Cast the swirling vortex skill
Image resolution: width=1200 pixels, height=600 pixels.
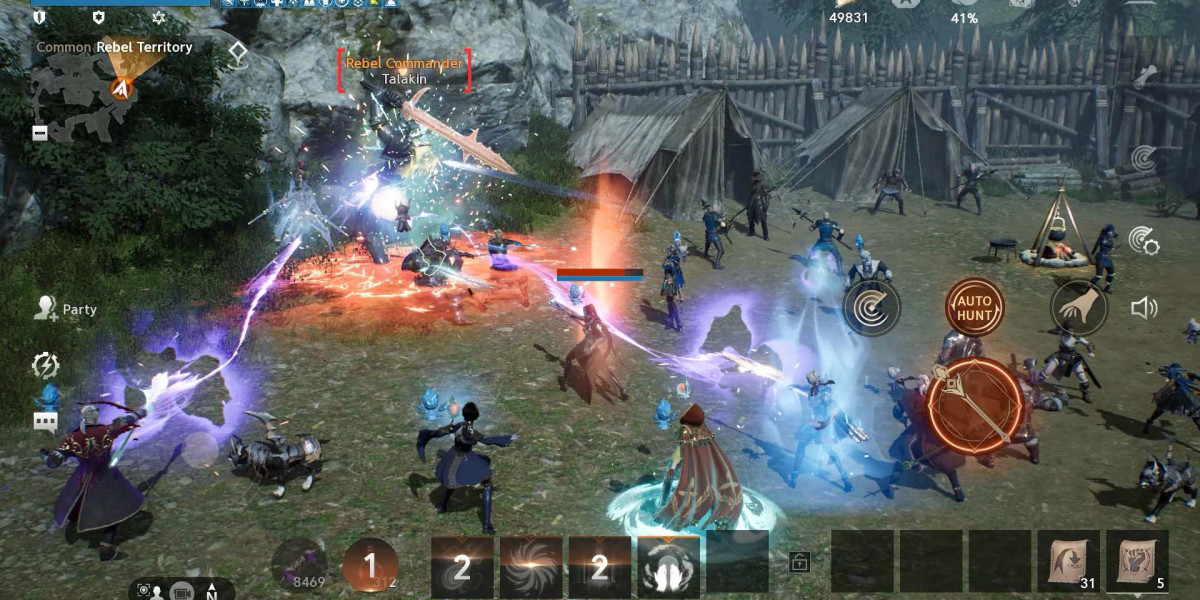click(531, 567)
